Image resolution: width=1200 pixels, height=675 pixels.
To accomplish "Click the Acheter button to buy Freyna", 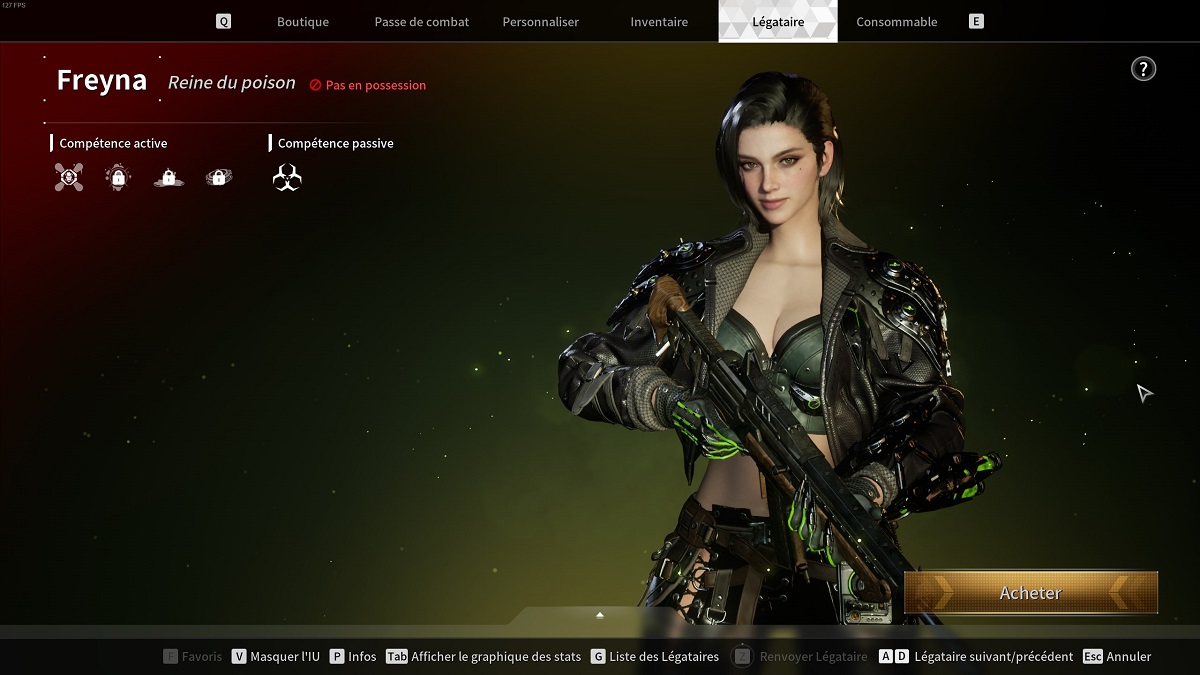I will click(x=1030, y=593).
